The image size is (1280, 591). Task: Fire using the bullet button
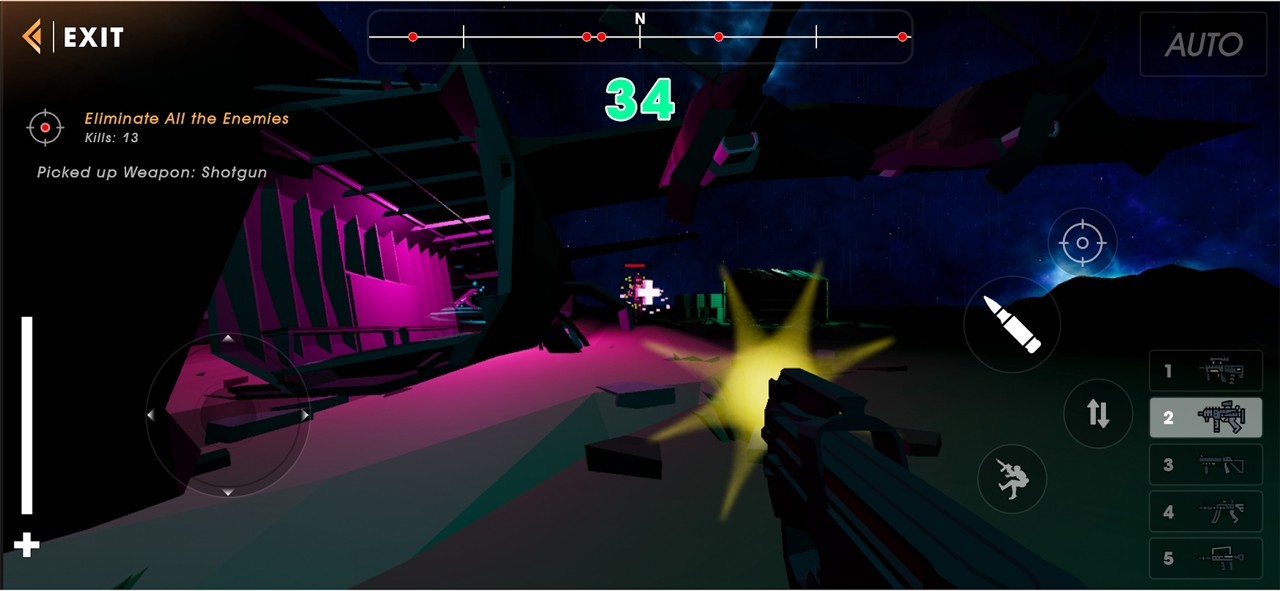[x=1011, y=324]
